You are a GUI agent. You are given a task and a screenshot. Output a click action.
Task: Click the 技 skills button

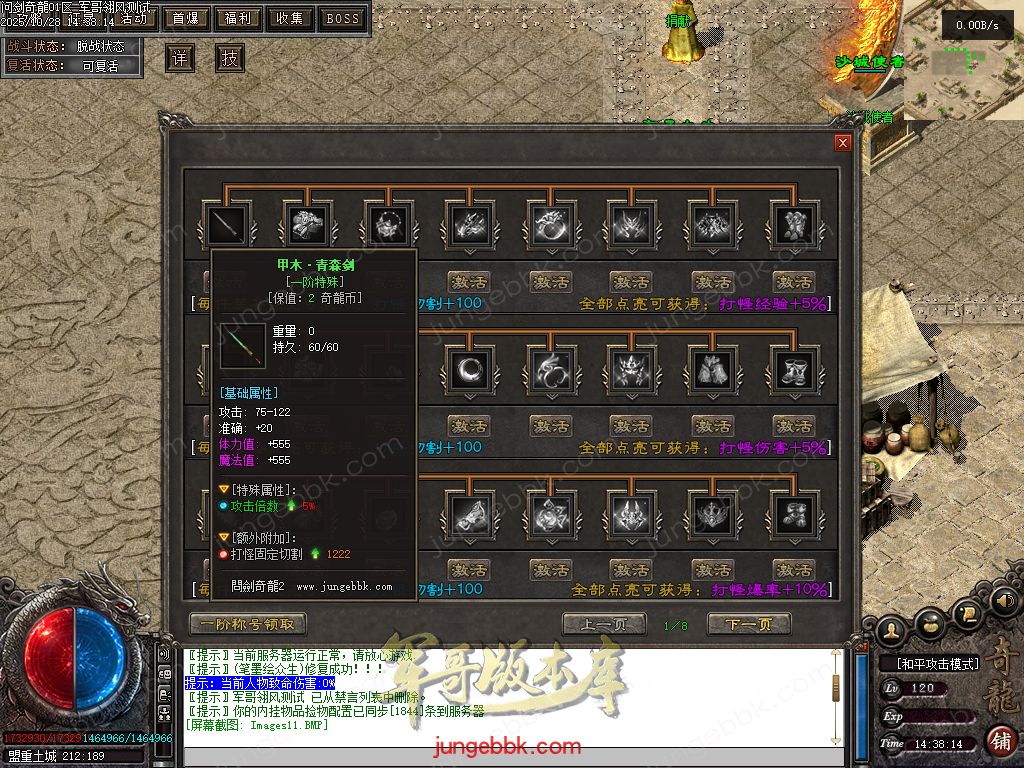click(x=230, y=58)
